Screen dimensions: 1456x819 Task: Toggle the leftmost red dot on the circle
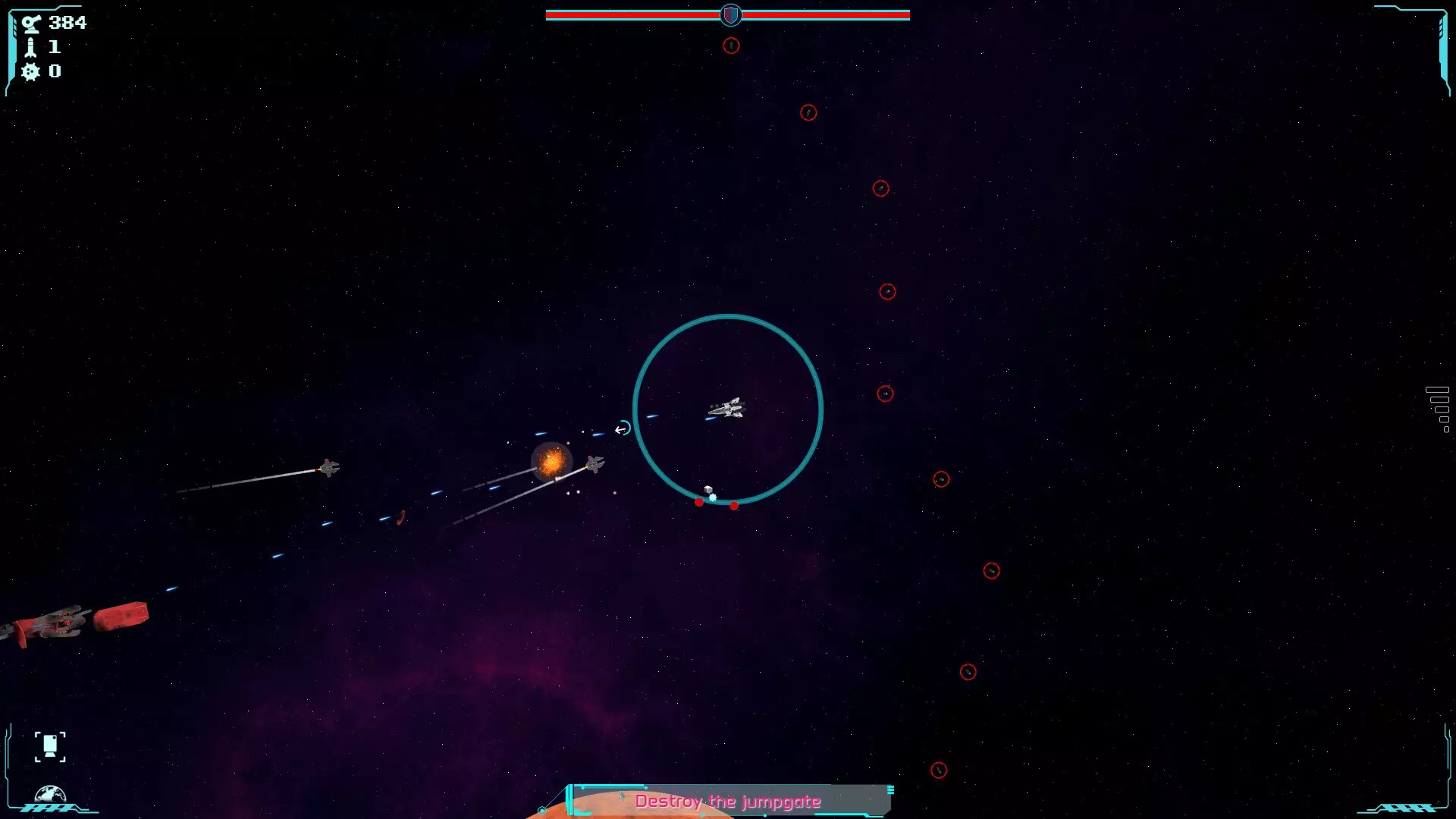(x=698, y=501)
